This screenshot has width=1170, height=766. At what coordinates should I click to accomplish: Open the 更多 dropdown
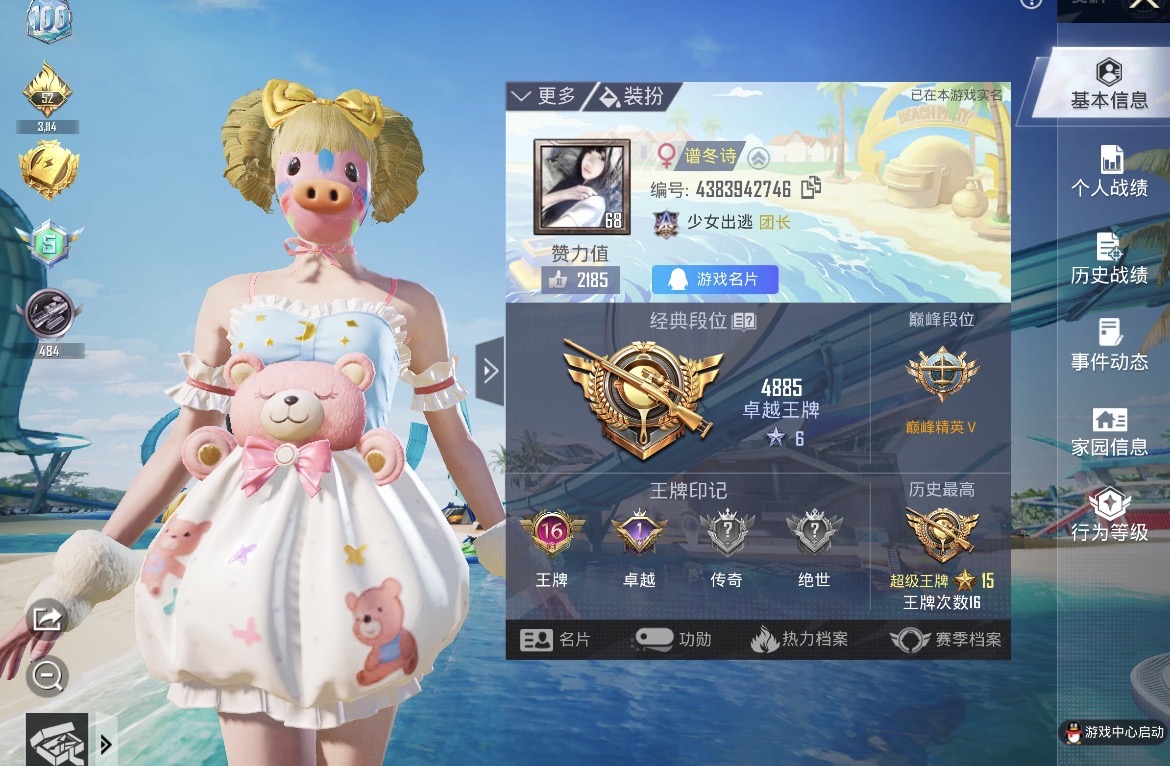click(x=545, y=96)
